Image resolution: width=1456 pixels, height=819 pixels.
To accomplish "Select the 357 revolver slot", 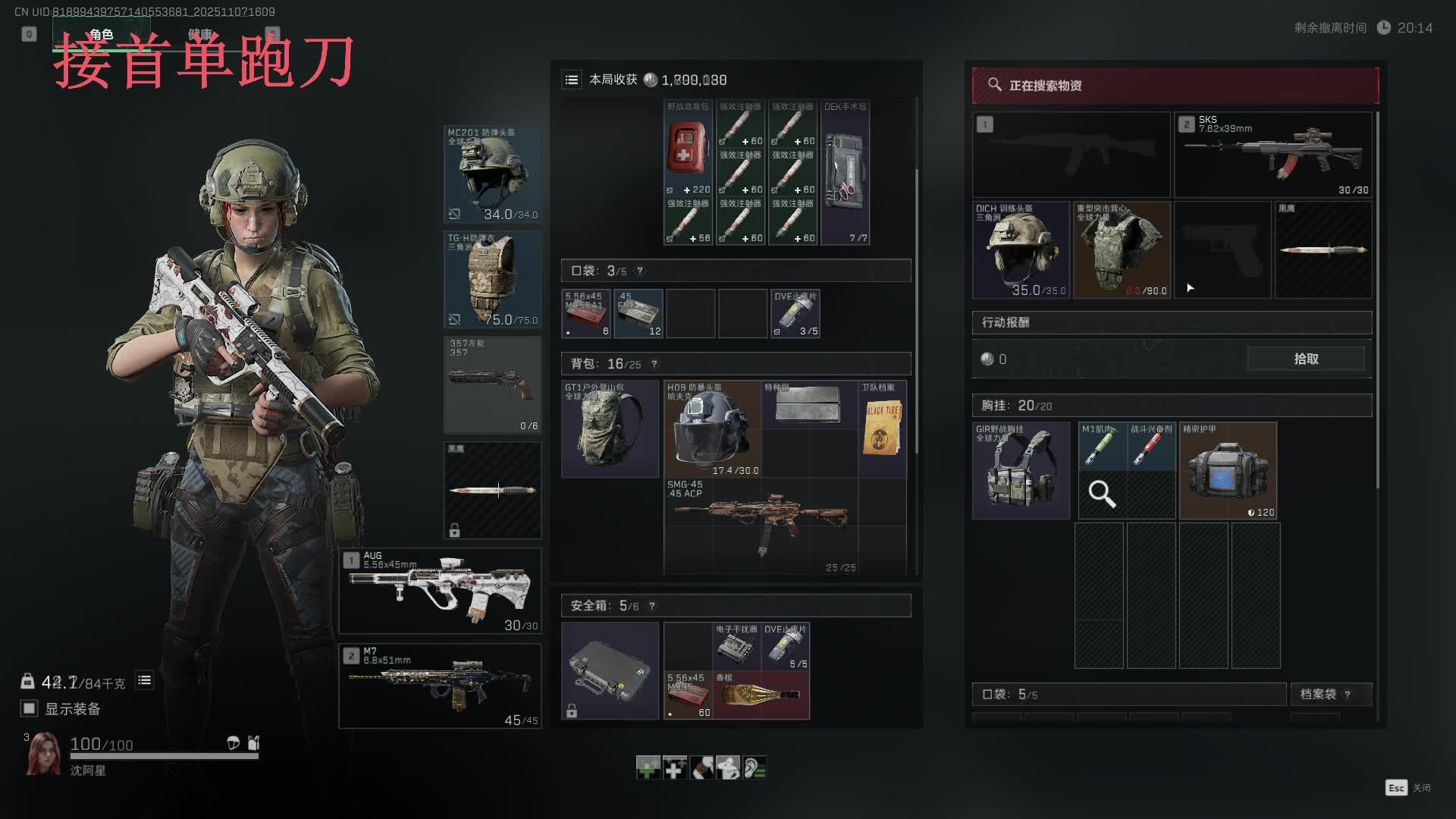I will 492,384.
